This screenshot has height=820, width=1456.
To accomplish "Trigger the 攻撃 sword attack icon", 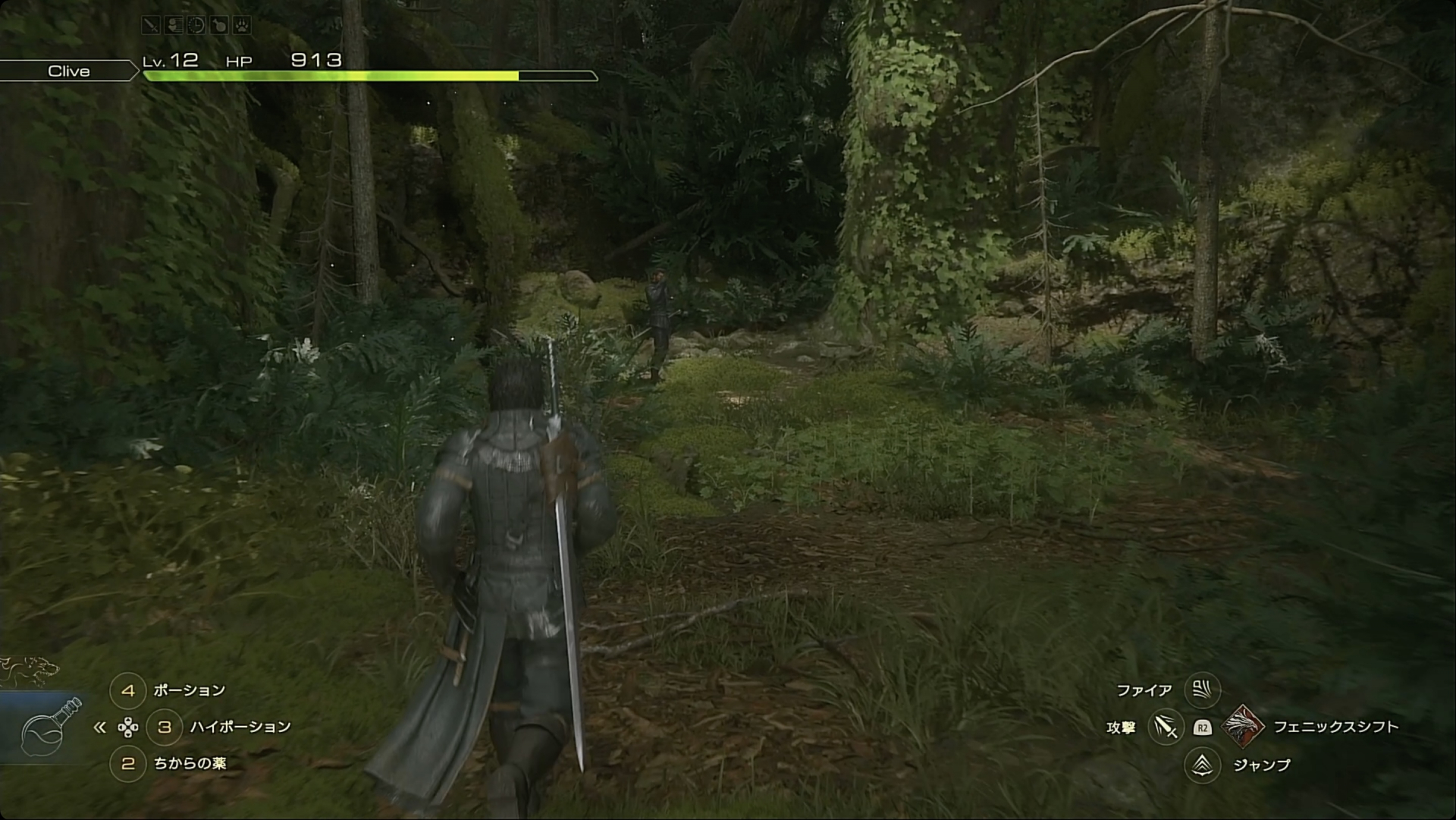I will click(x=1166, y=727).
